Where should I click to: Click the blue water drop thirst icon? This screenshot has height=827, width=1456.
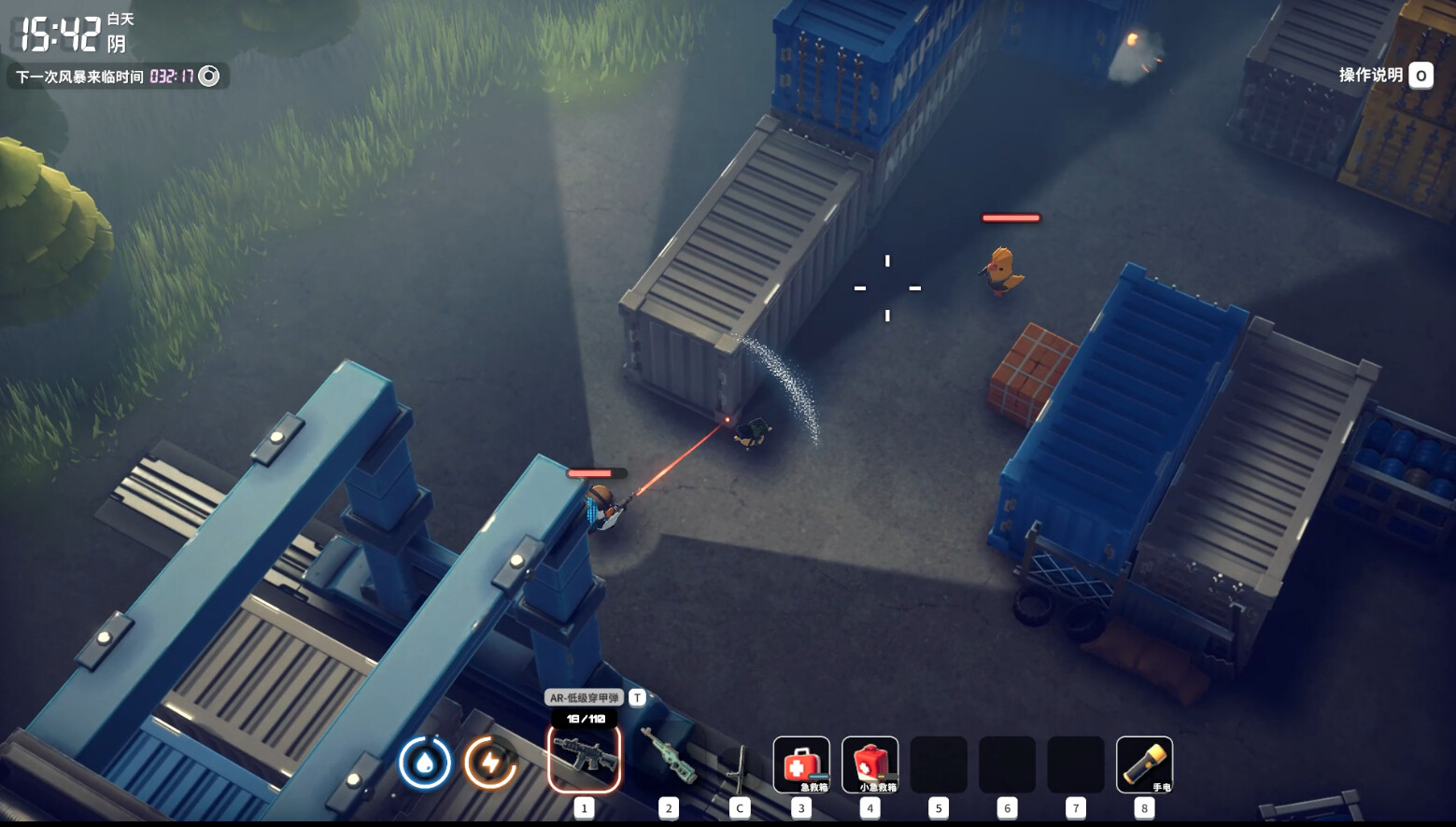pyautogui.click(x=425, y=763)
